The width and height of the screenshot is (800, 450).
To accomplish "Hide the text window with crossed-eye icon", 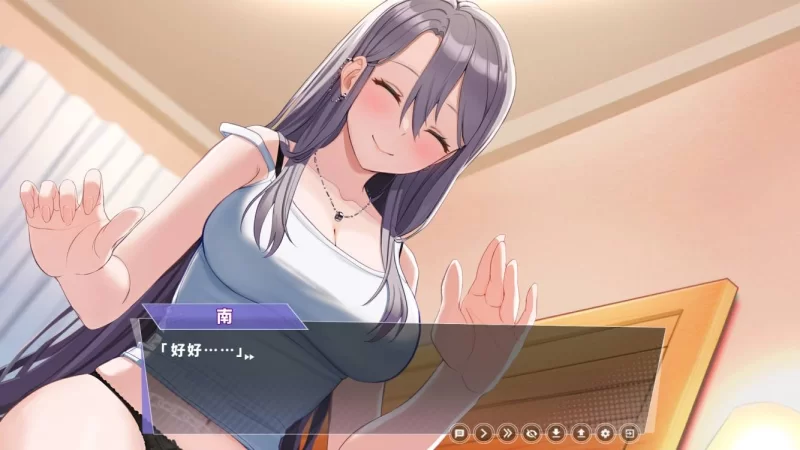I will pyautogui.click(x=532, y=433).
